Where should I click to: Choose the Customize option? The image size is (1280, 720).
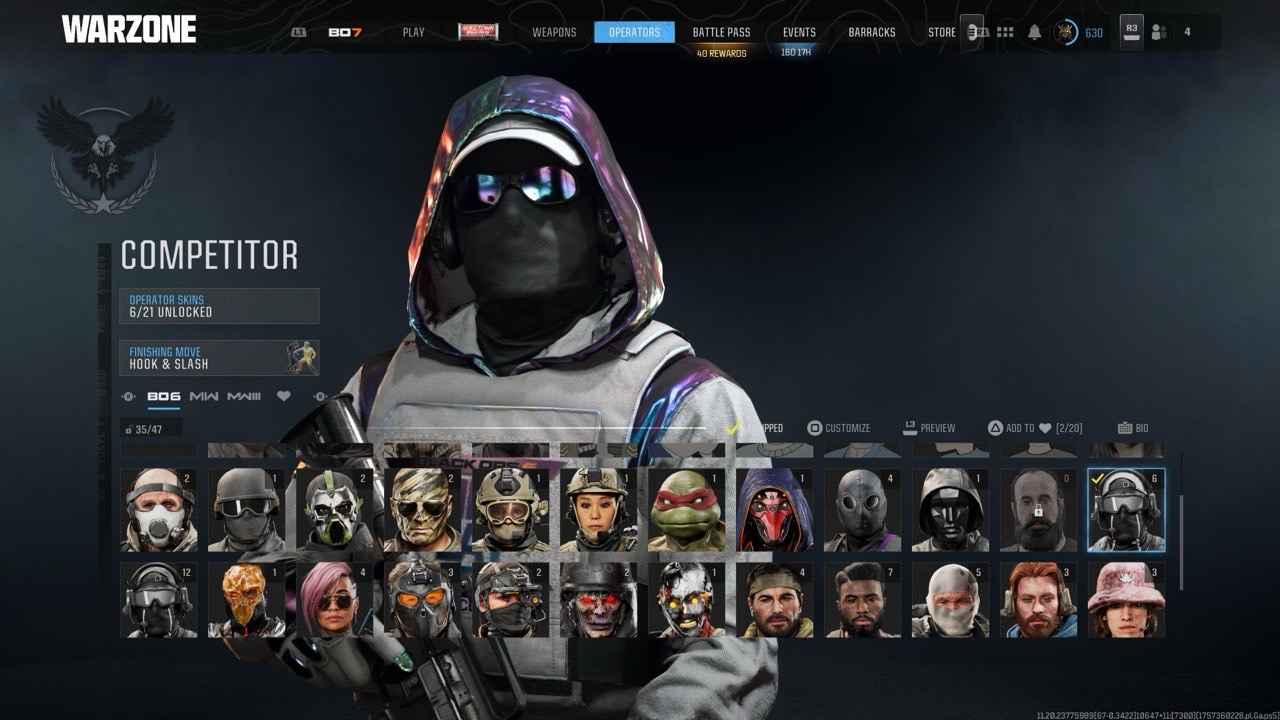[839, 428]
